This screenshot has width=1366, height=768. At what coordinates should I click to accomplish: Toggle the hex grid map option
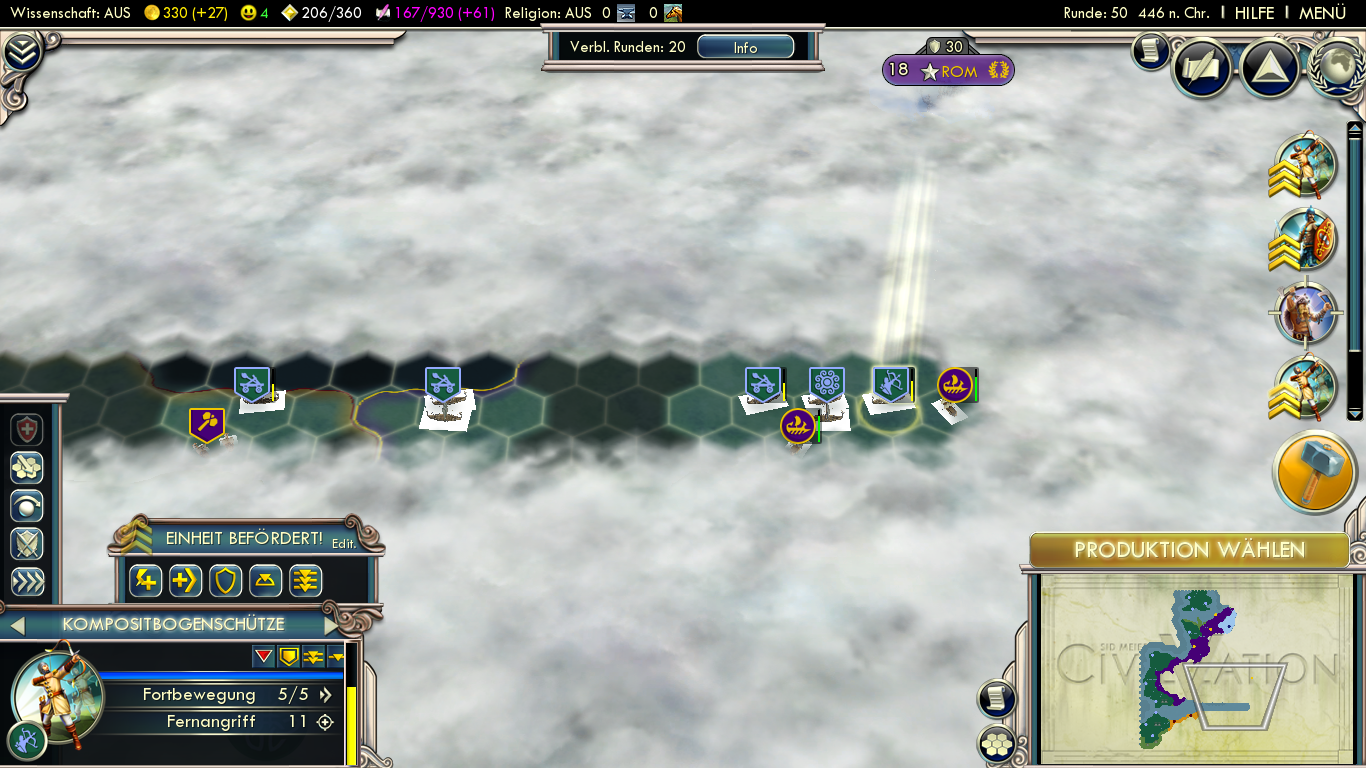[997, 743]
